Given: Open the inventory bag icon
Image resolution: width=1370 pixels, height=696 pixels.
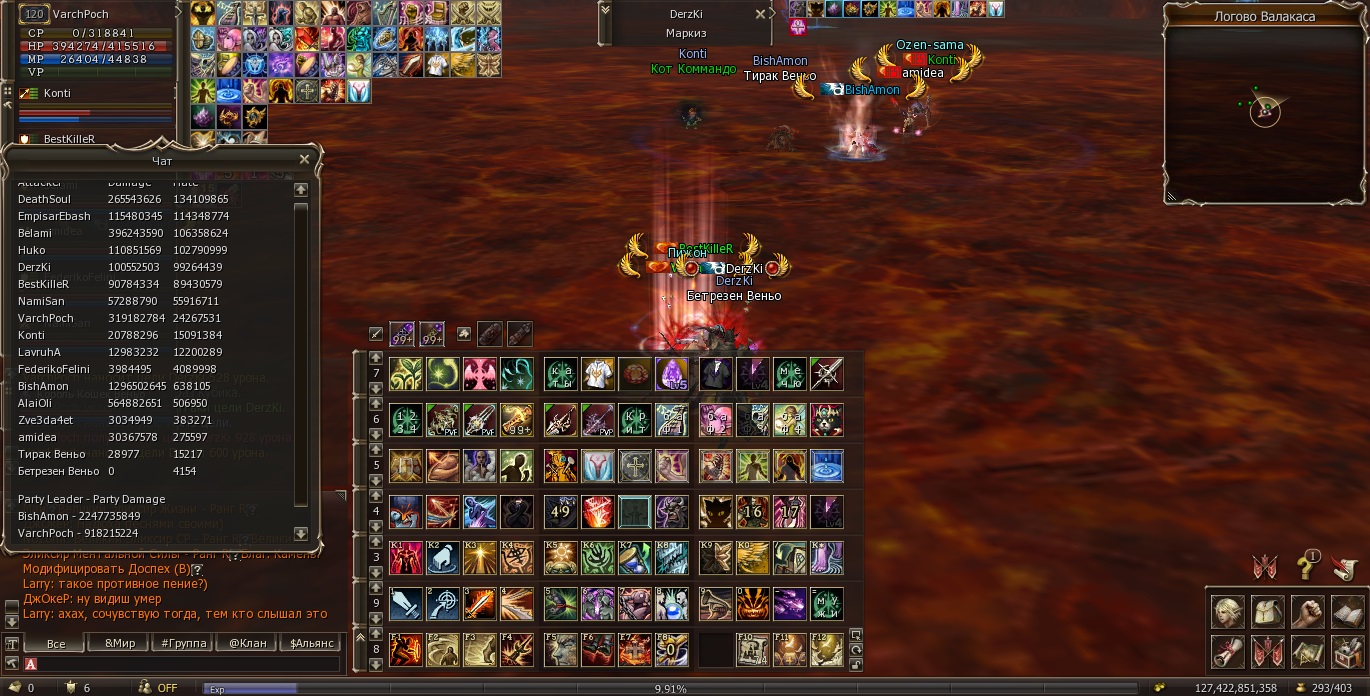Looking at the screenshot, I should tap(1267, 611).
